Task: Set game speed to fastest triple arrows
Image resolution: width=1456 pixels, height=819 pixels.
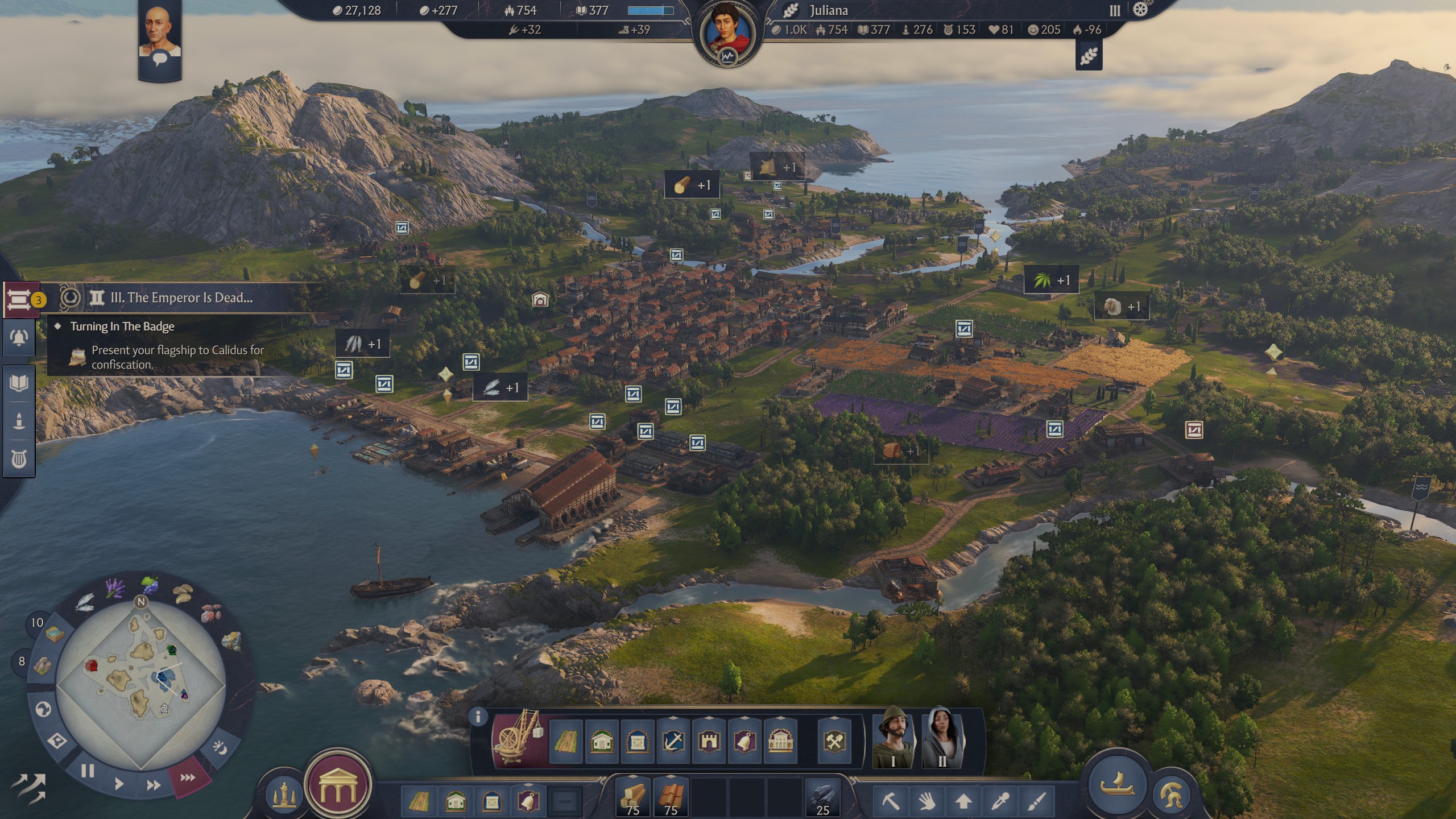Action: click(x=188, y=777)
